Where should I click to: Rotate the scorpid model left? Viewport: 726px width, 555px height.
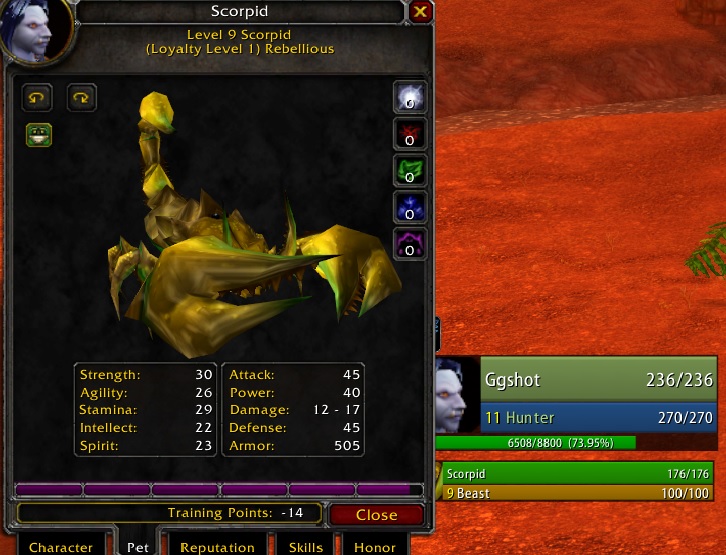coord(38,97)
